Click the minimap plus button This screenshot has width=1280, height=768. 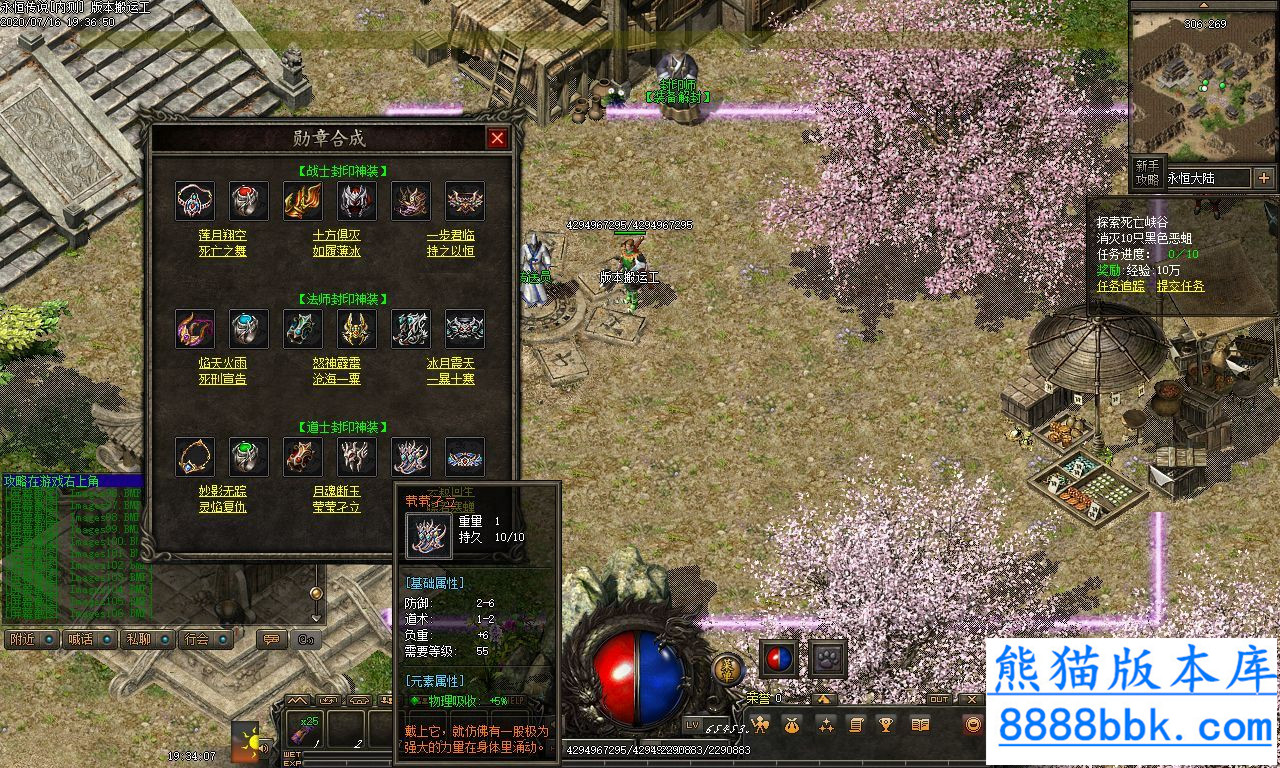(x=1264, y=178)
